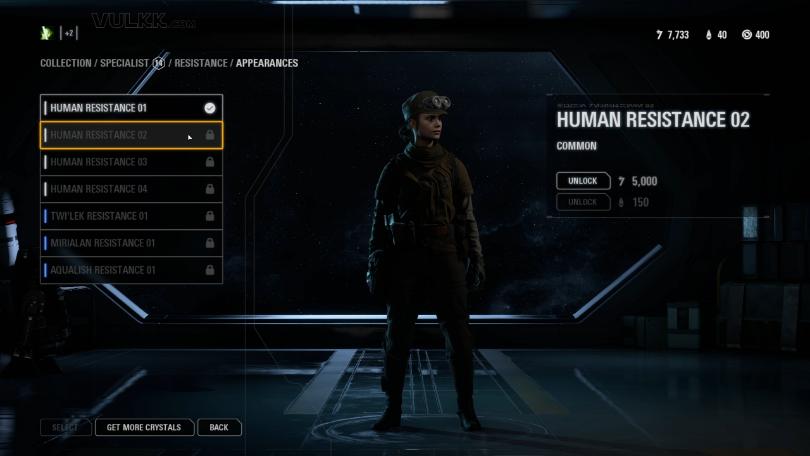Choose Twi'lek Resistance 01 appearance
The height and width of the screenshot is (456, 810).
[x=131, y=216]
